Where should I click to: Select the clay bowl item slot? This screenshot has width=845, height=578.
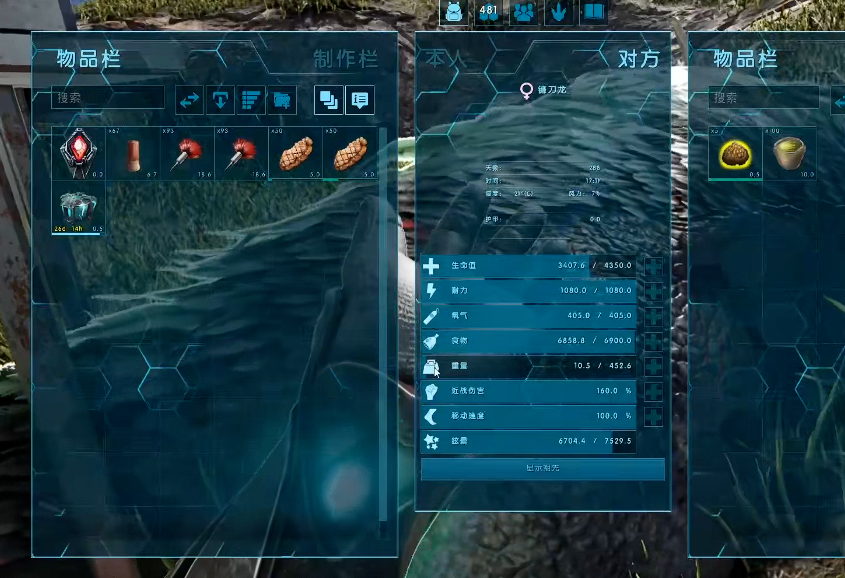789,154
